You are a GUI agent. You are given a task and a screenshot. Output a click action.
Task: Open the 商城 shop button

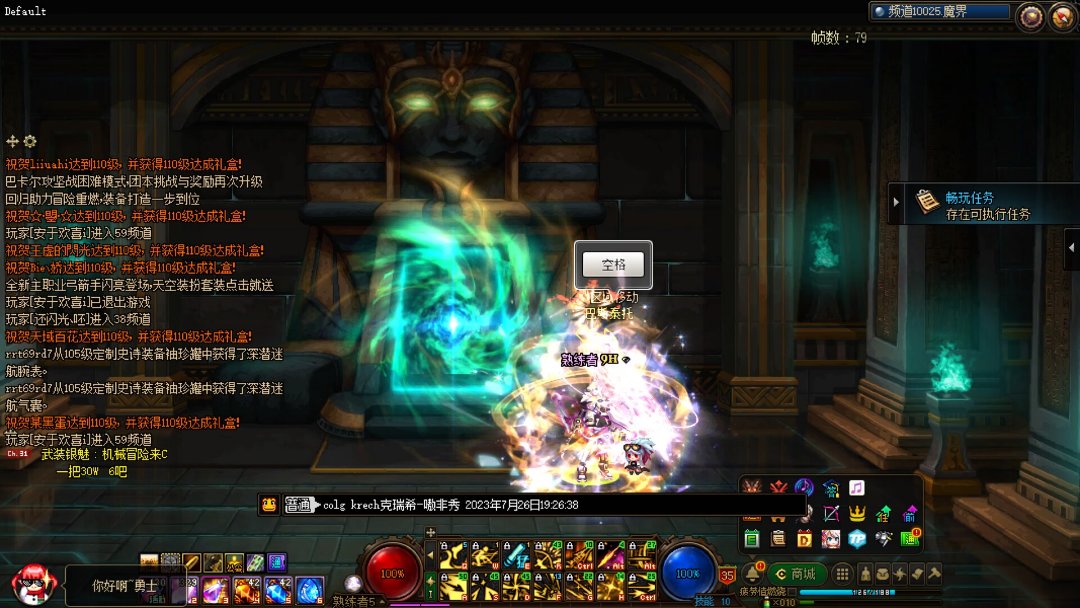point(797,573)
